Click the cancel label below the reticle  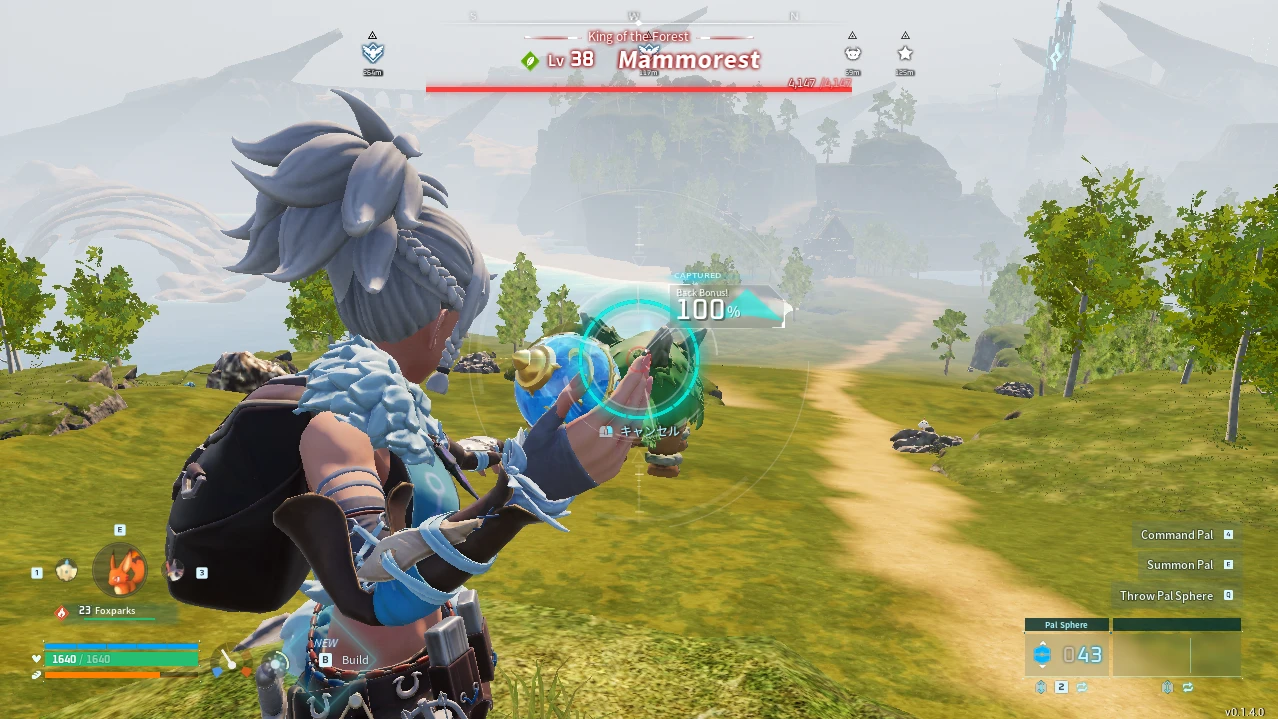click(x=649, y=431)
